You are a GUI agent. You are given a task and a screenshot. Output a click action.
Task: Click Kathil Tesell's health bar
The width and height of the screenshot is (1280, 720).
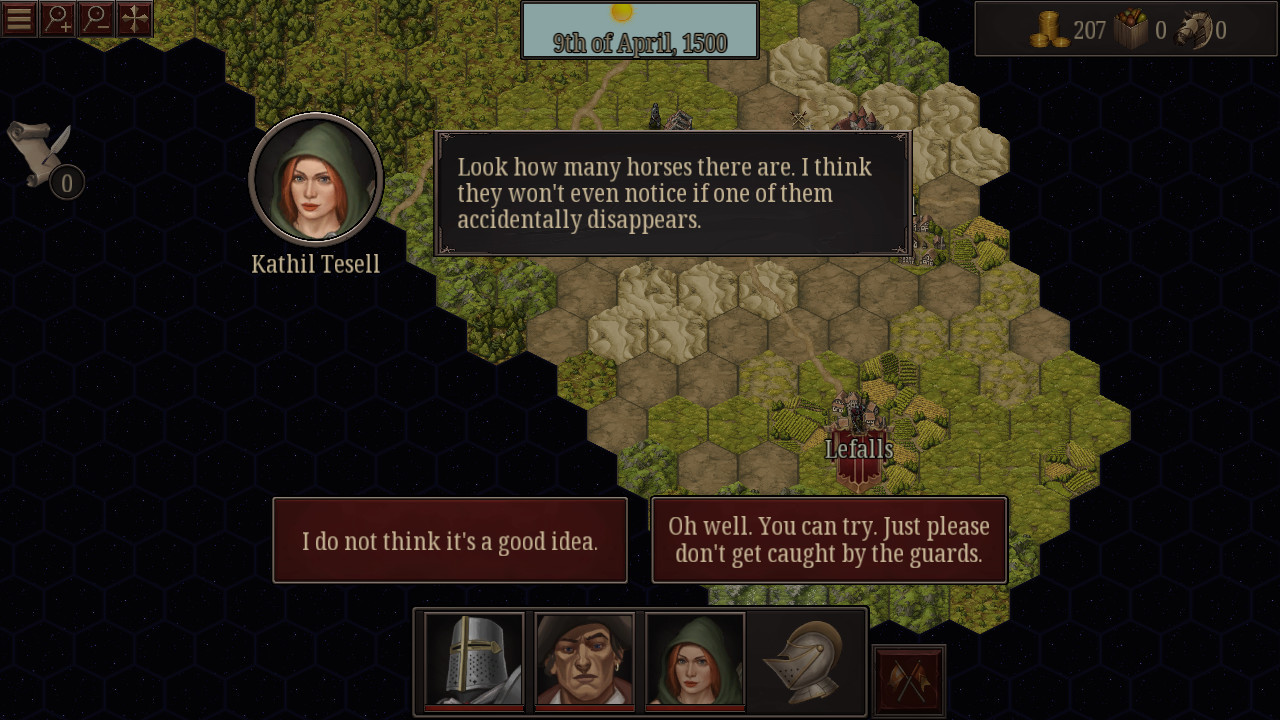[695, 708]
